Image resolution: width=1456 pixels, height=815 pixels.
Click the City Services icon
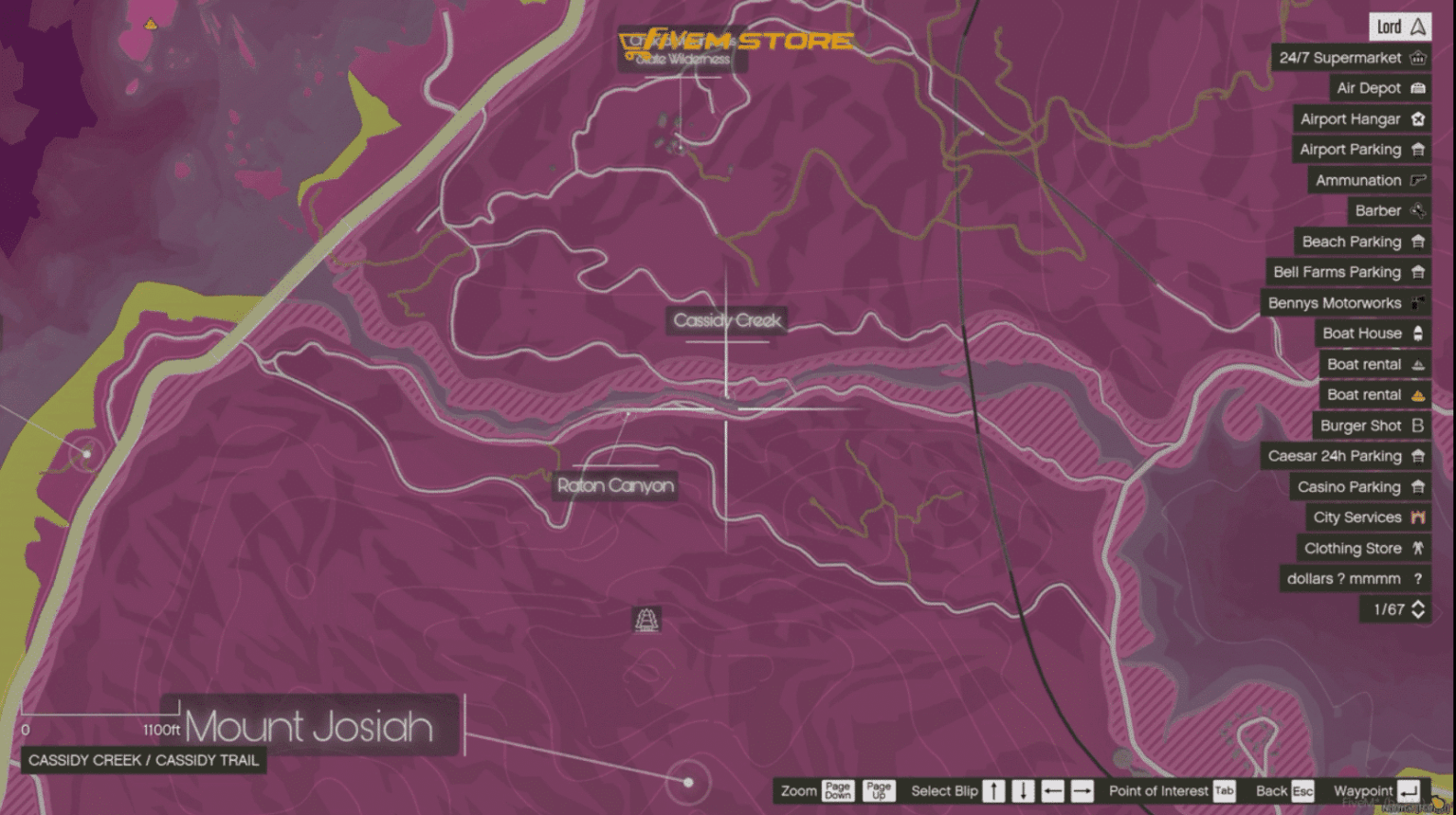tap(1418, 517)
